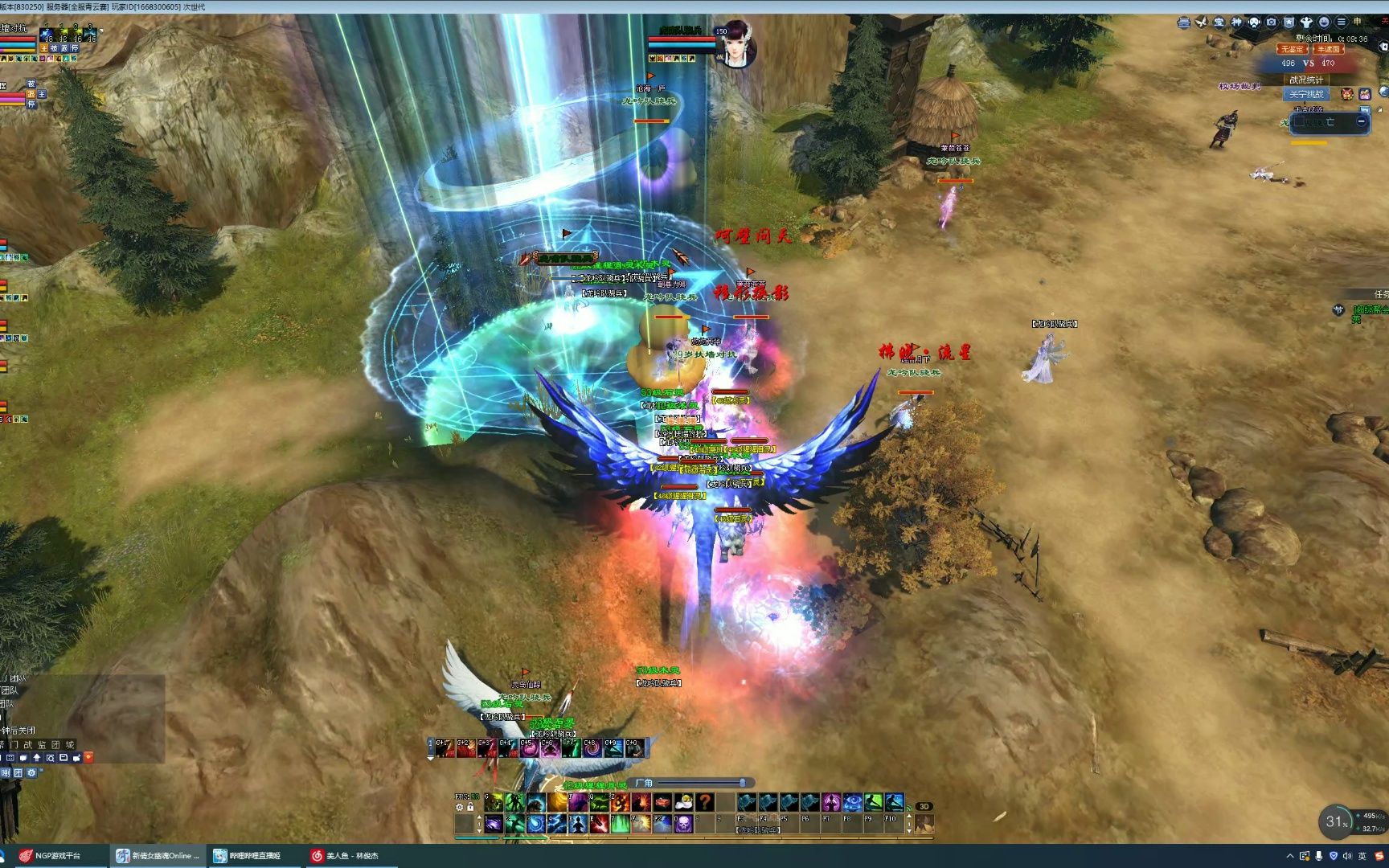Use the red treasure chest hotbar item
Image resolution: width=1389 pixels, height=868 pixels.
click(662, 801)
